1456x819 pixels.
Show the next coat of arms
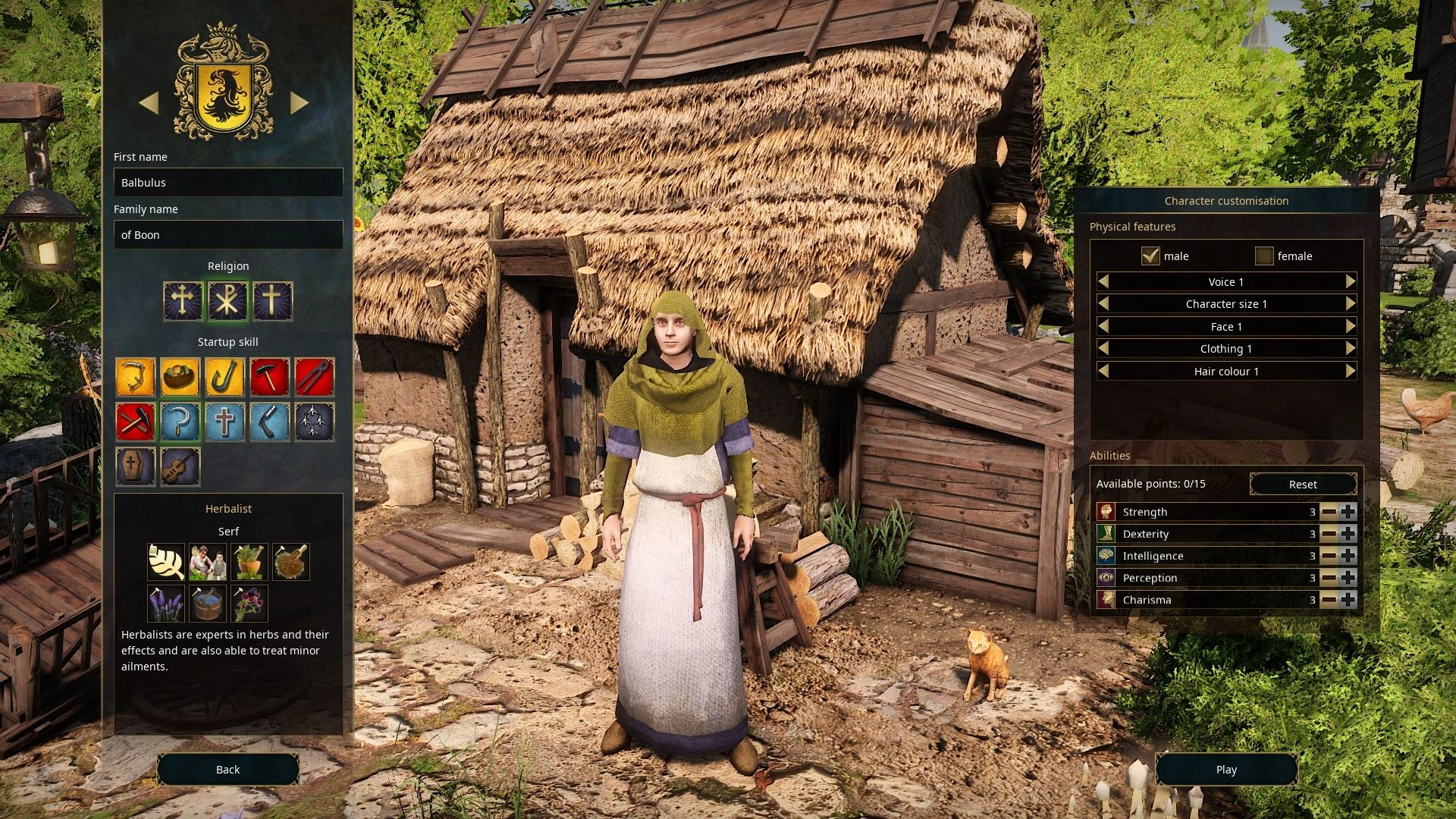(300, 102)
